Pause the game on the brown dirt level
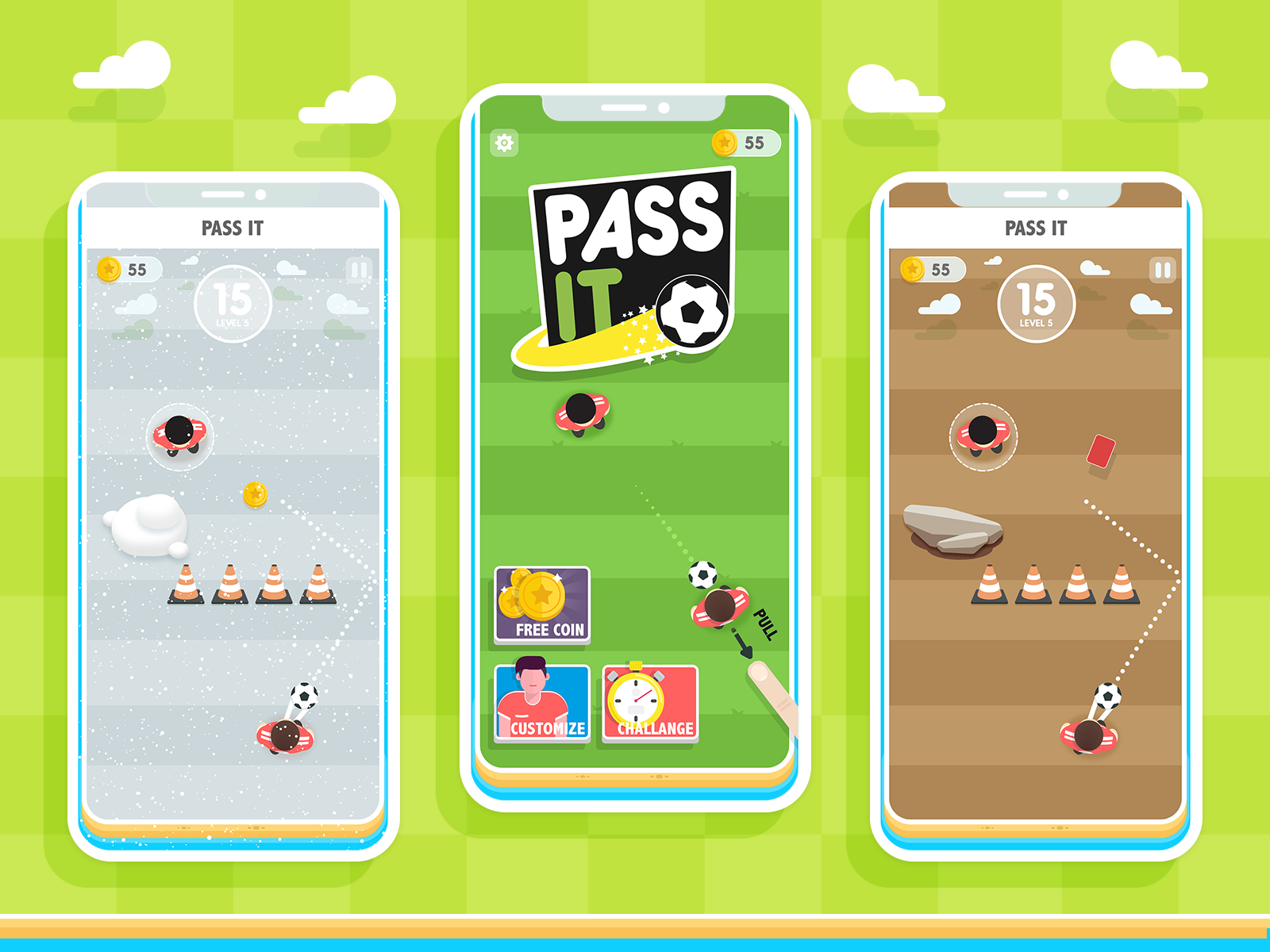This screenshot has height=952, width=1270. pyautogui.click(x=1162, y=270)
